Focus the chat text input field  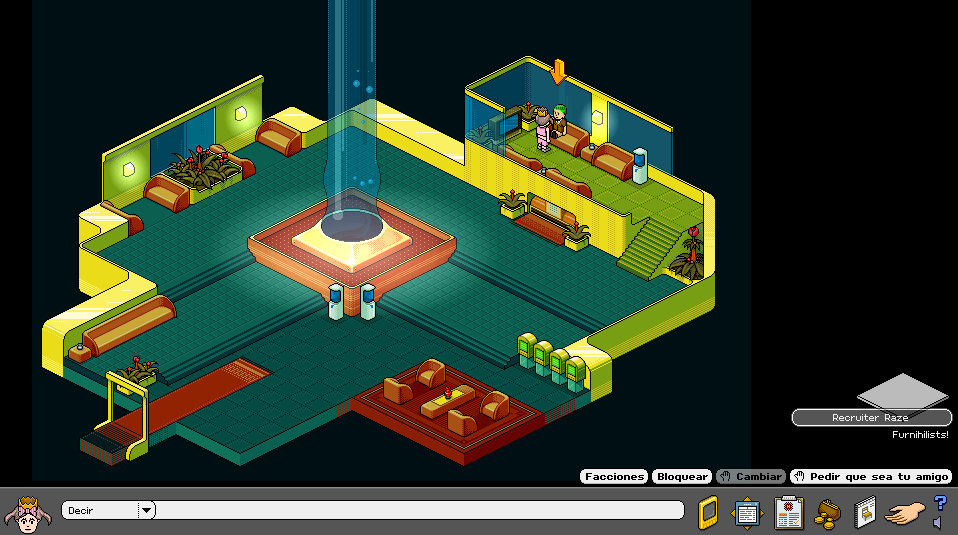point(418,510)
